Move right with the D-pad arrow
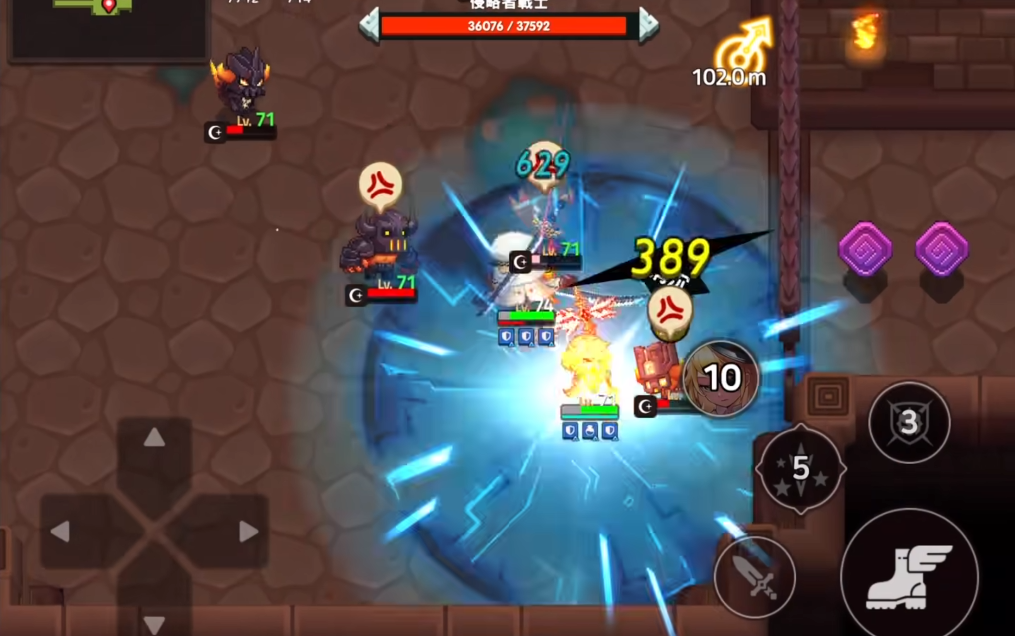Image resolution: width=1015 pixels, height=636 pixels. click(x=247, y=532)
